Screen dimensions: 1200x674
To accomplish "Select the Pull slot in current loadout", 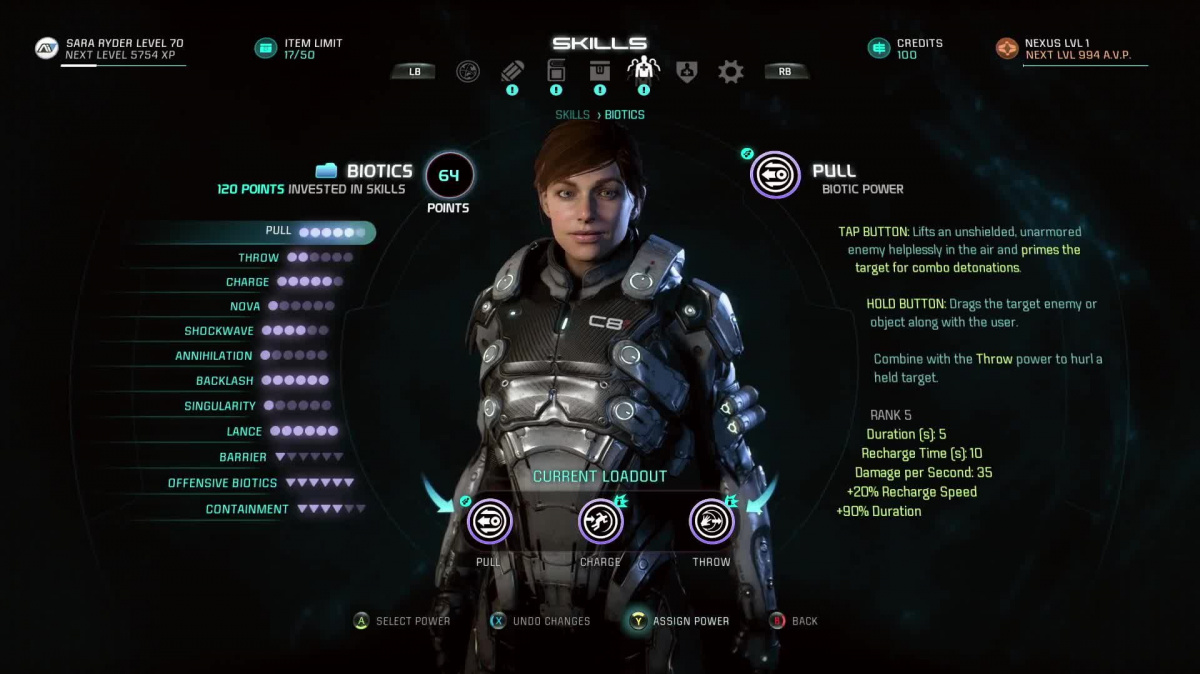I will (489, 521).
